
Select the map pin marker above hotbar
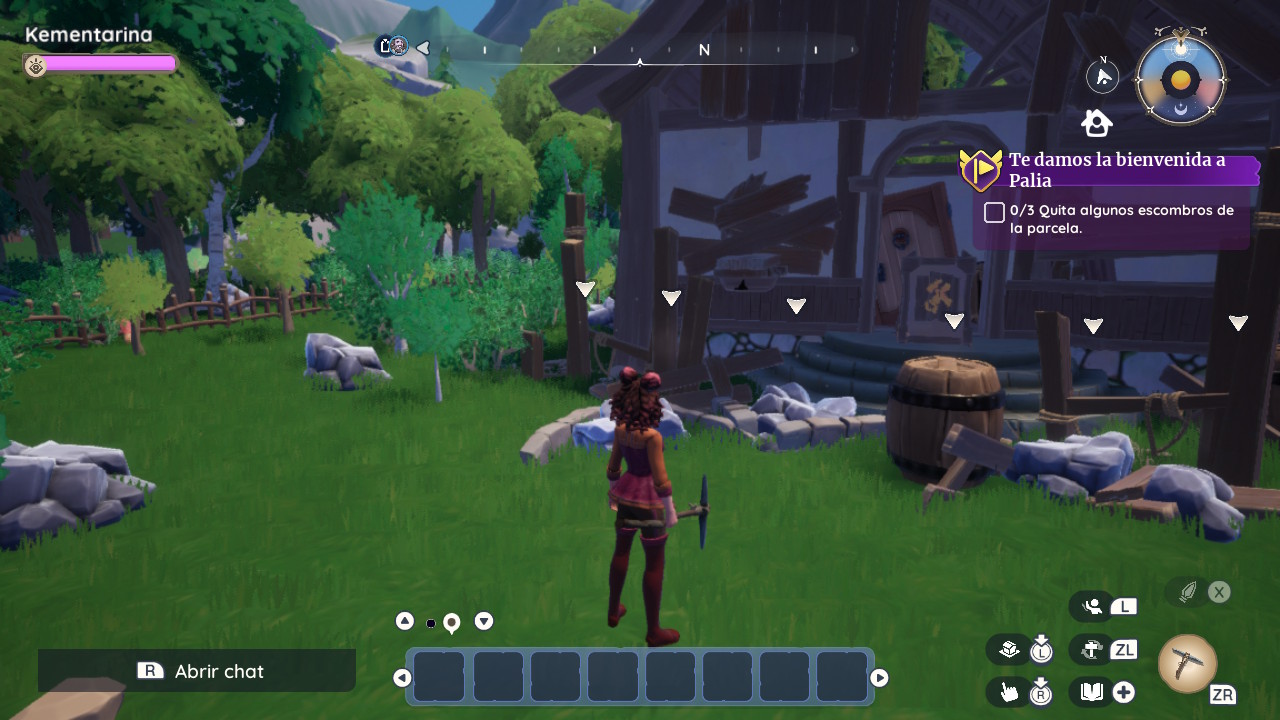tap(451, 623)
